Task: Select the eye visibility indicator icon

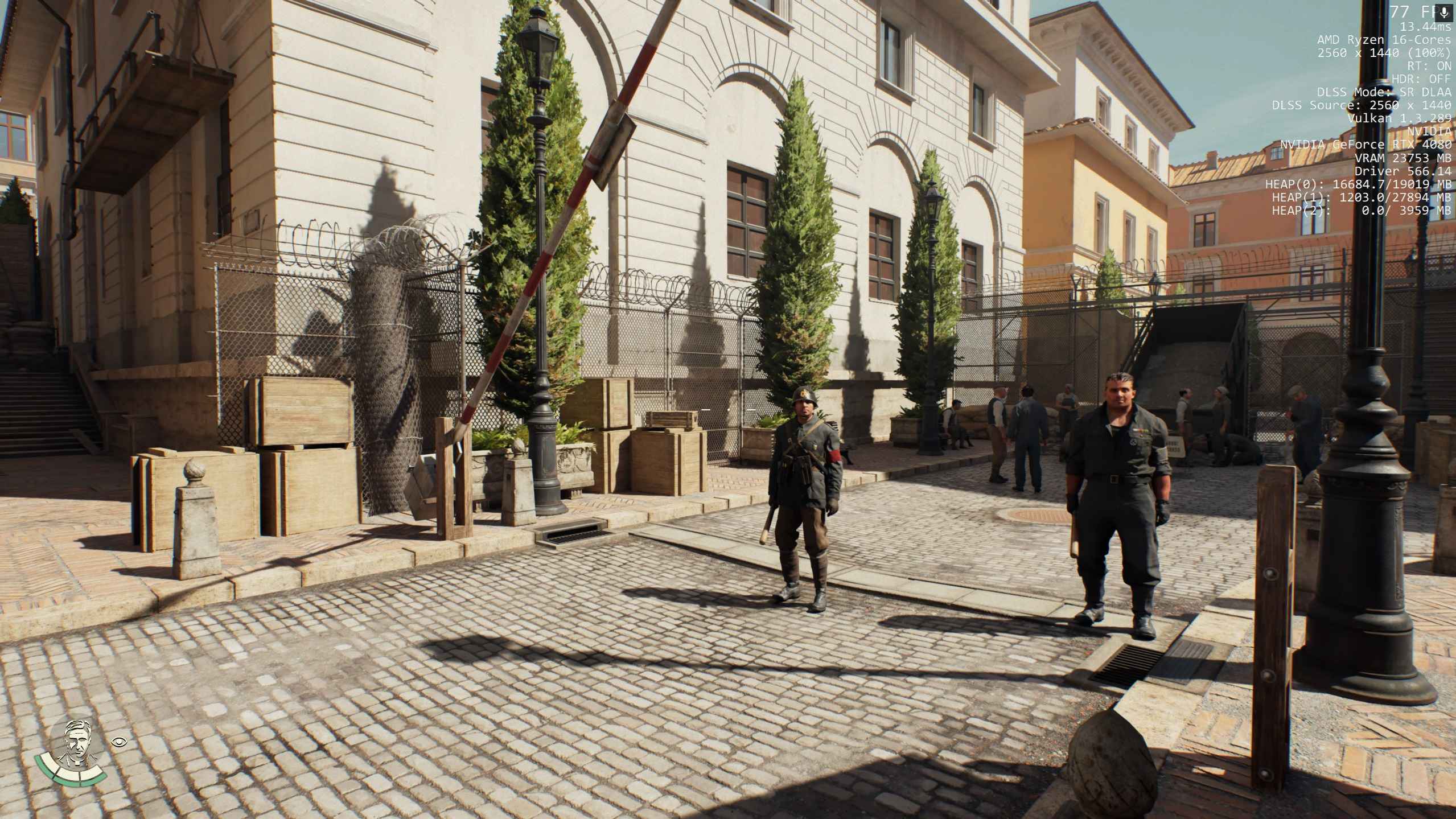Action: [x=120, y=741]
